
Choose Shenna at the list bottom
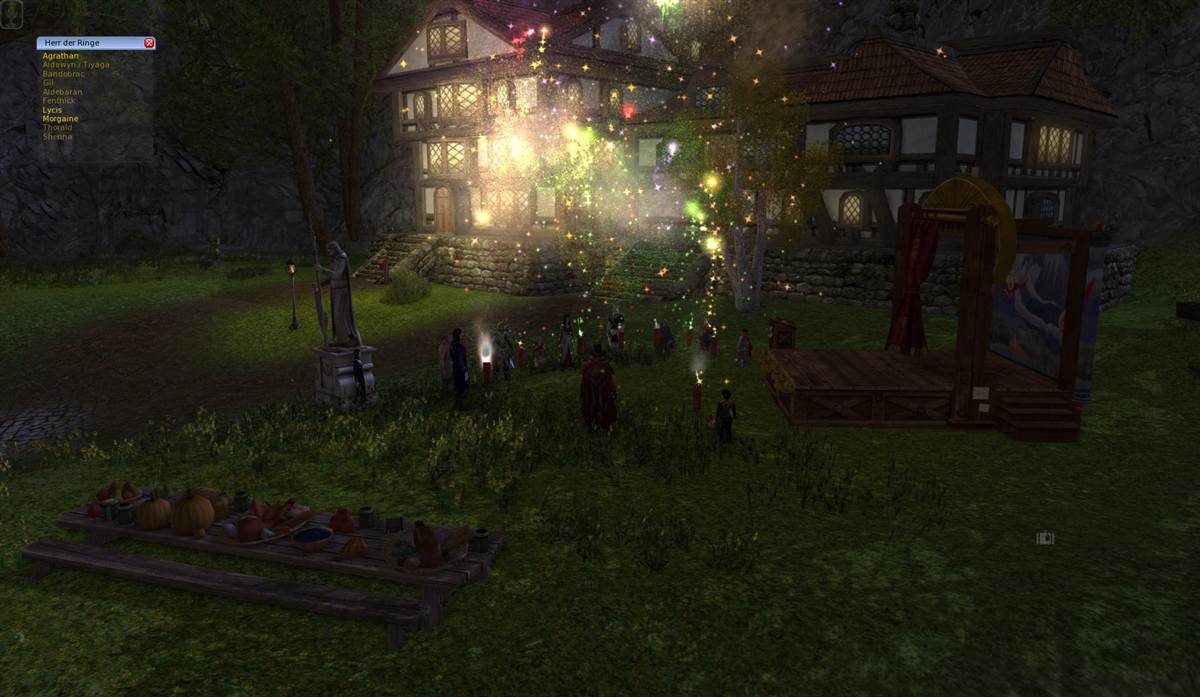57,137
